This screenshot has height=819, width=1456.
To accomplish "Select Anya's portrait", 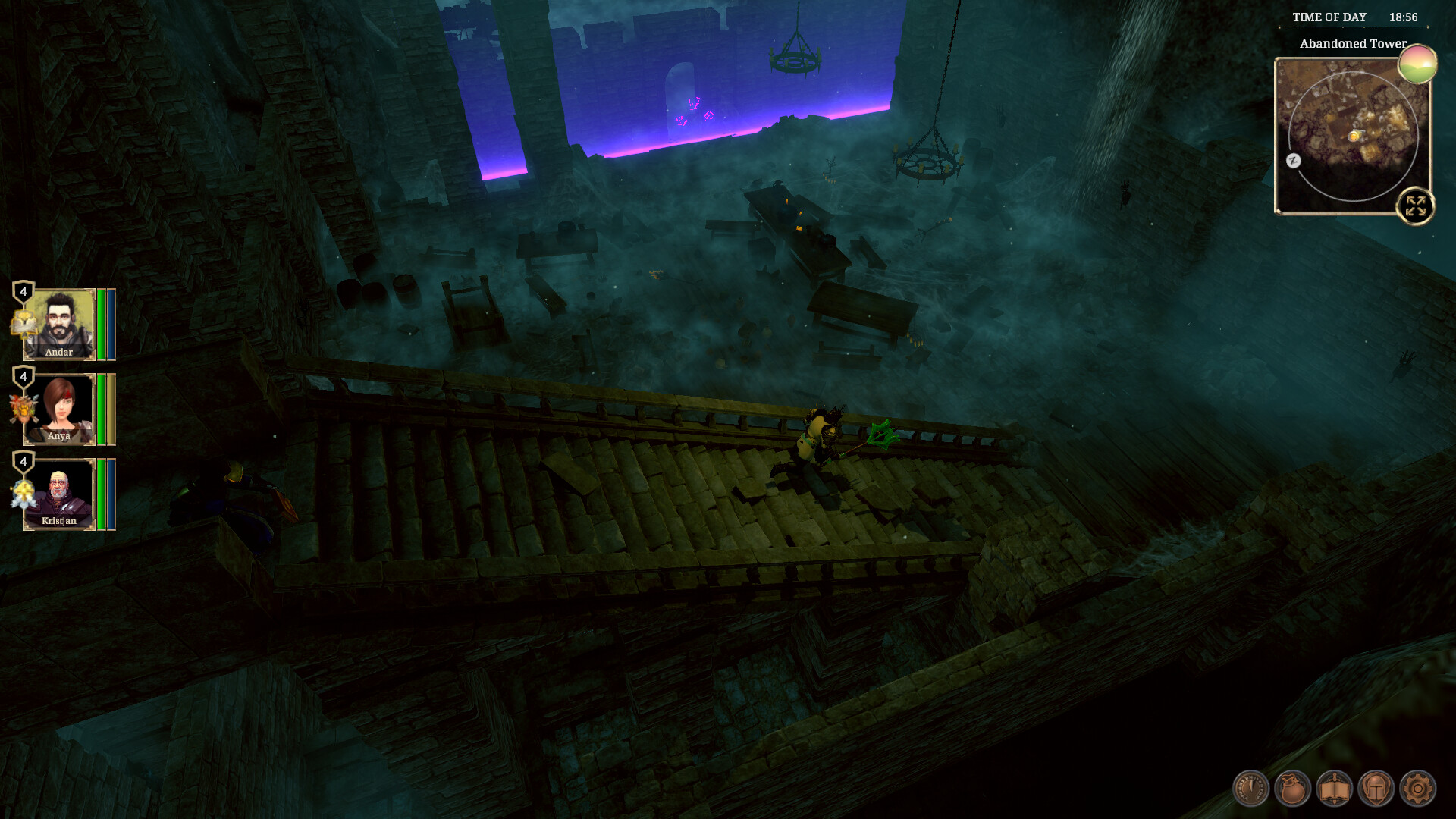I will 60,408.
